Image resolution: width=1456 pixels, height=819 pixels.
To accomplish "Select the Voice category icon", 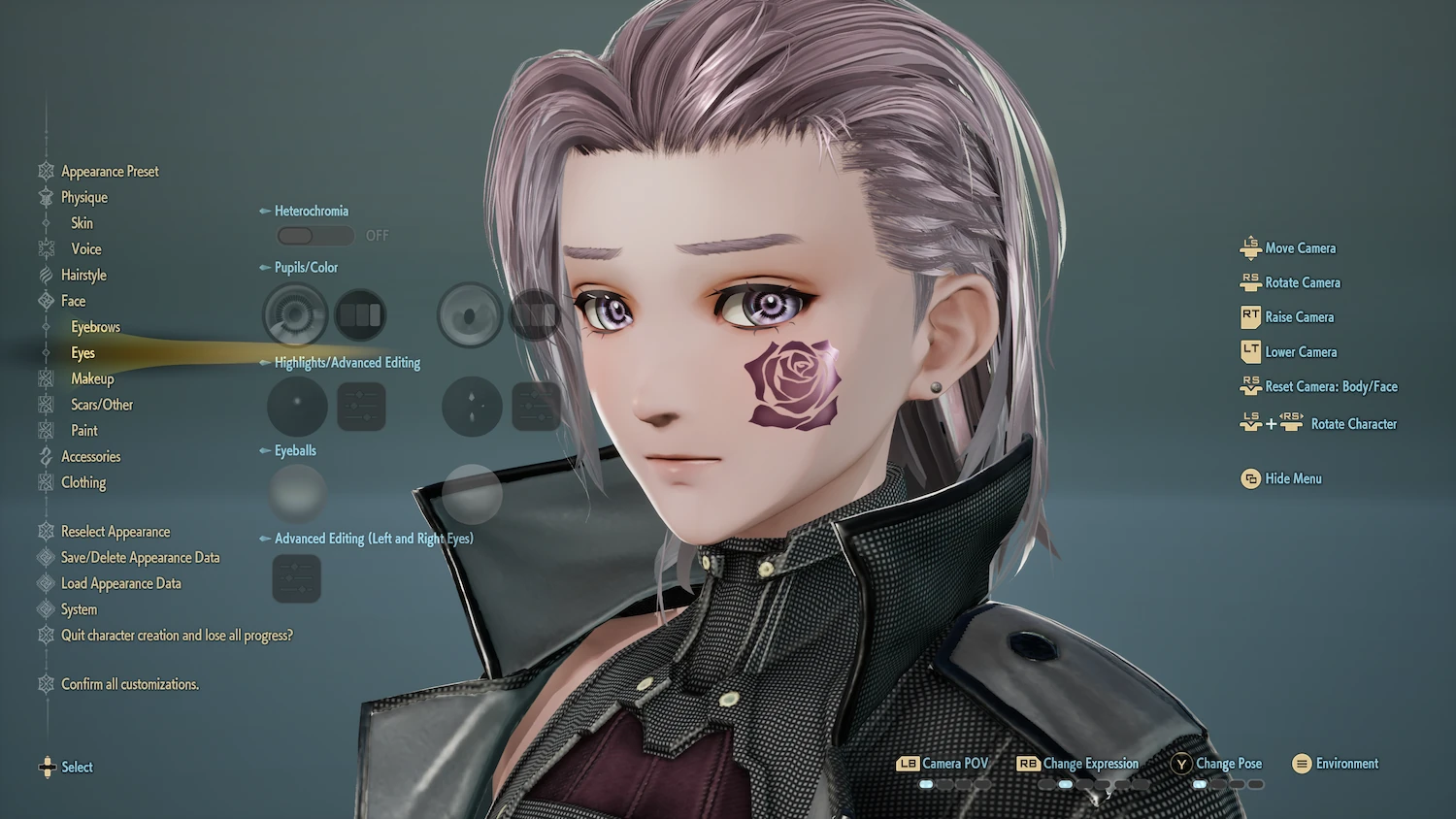I will click(47, 248).
